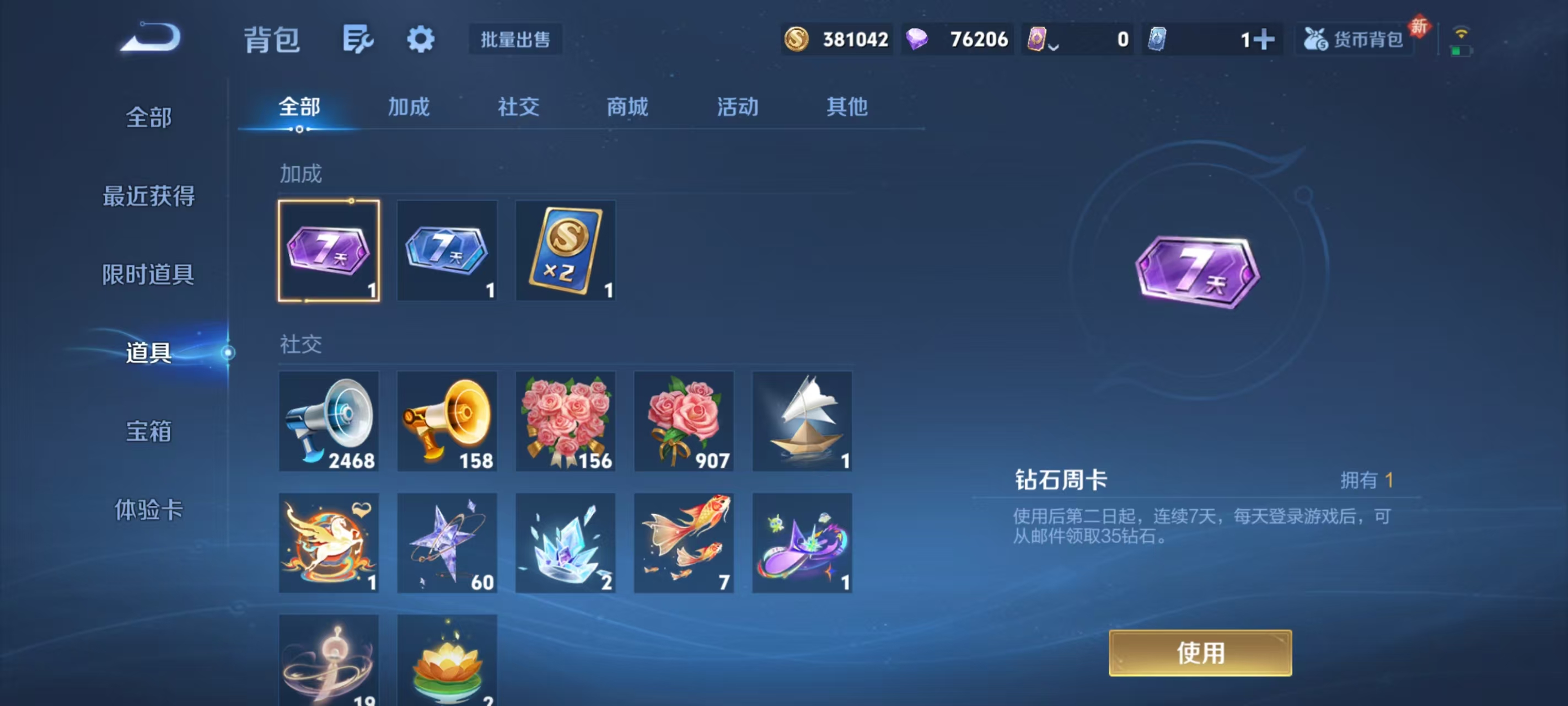Open backpack settings via gear icon
The height and width of the screenshot is (706, 1568).
(421, 39)
